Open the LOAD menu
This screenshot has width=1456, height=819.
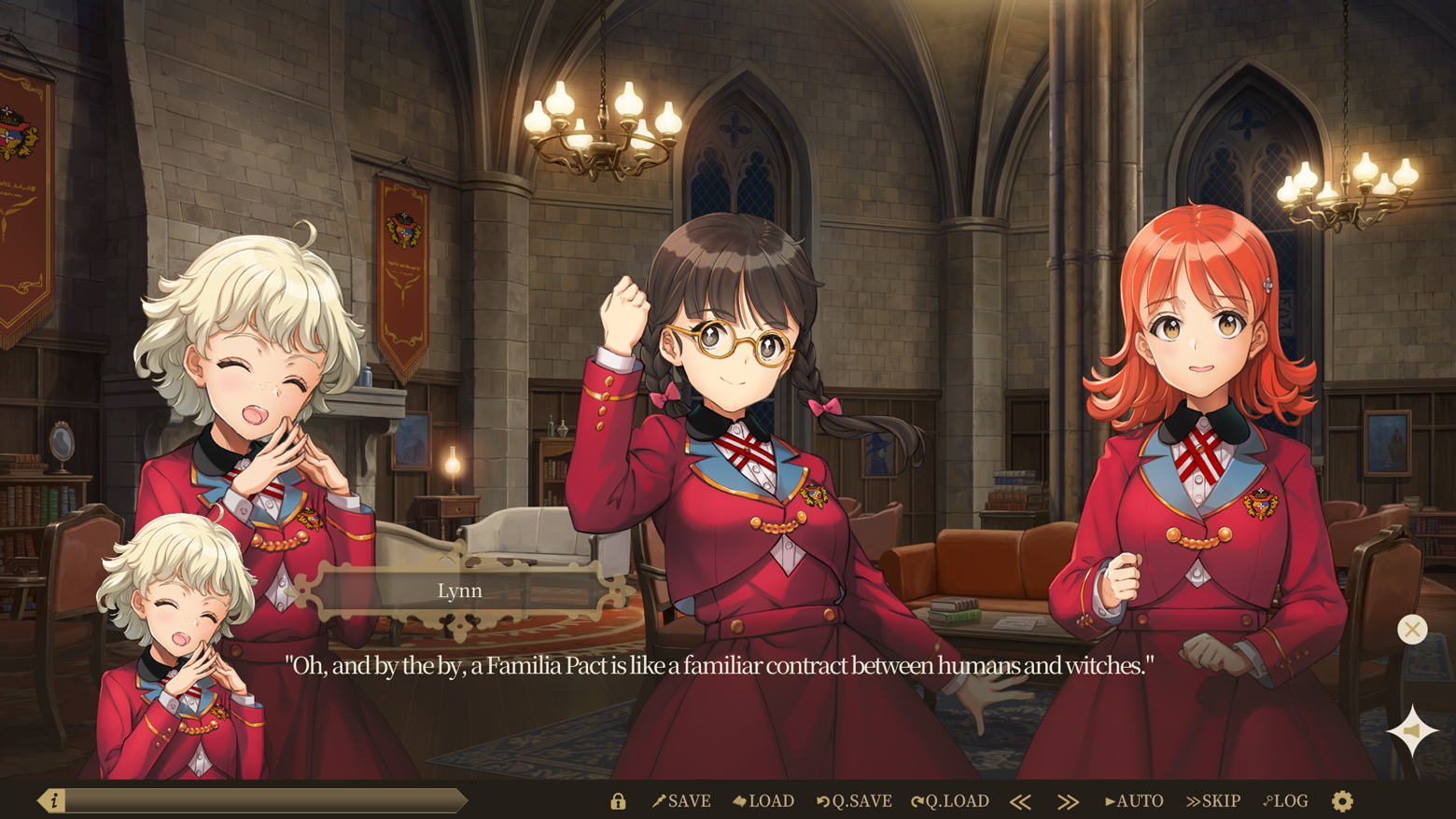pos(763,801)
